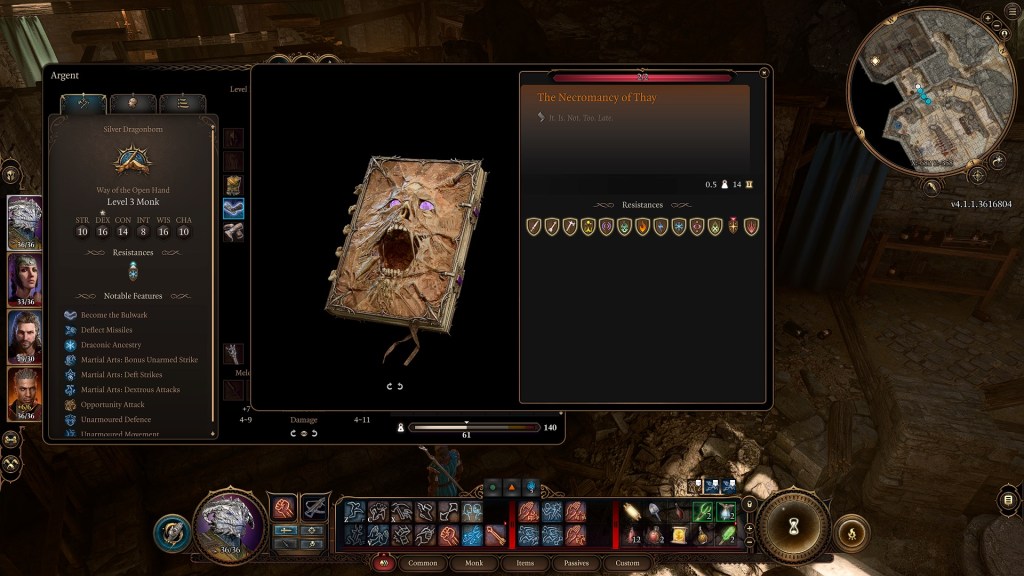Choose the bearded male companion portrait
Screen dimensions: 1024x576
(25, 336)
